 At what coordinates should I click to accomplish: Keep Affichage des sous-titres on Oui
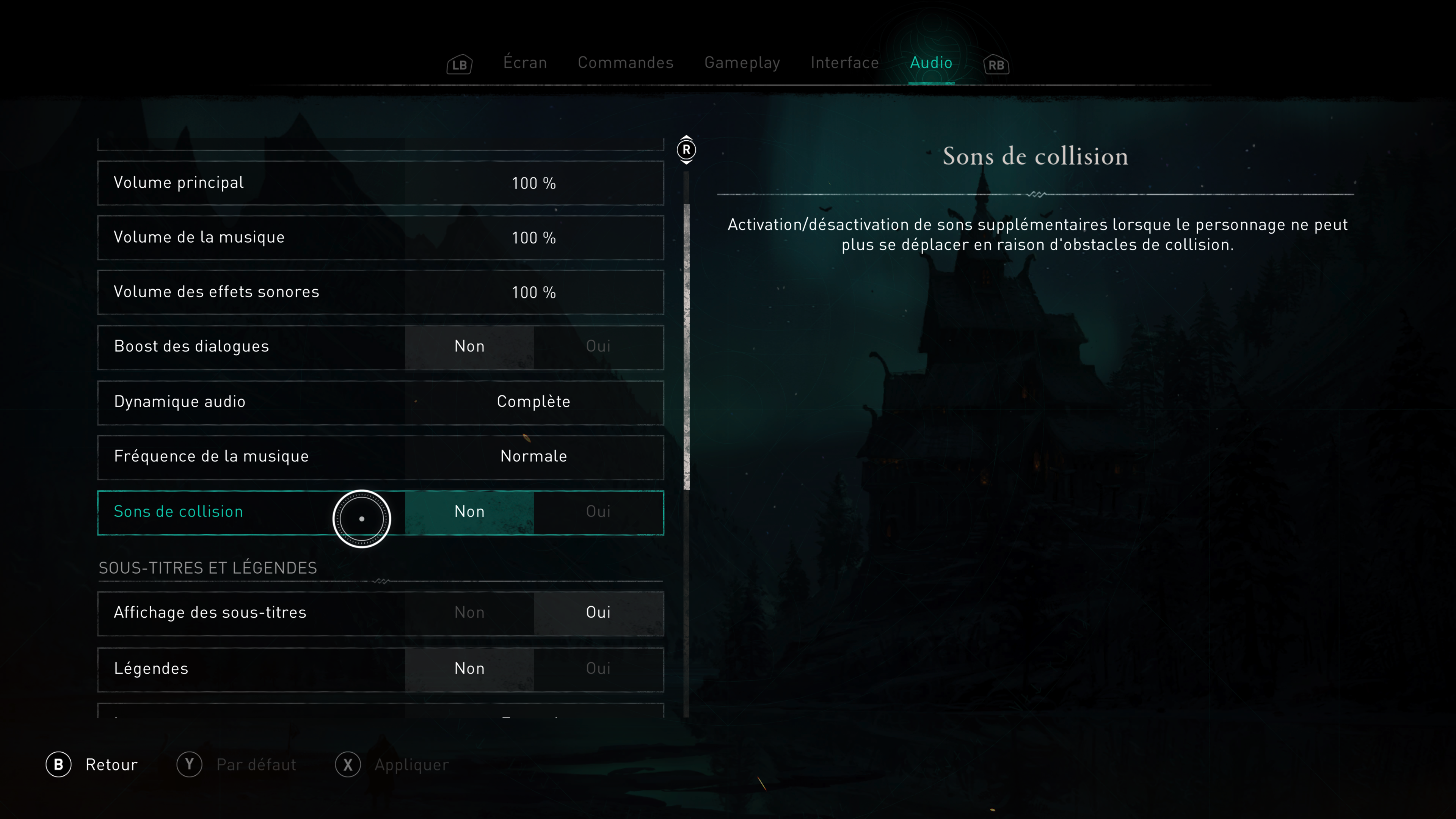point(598,613)
